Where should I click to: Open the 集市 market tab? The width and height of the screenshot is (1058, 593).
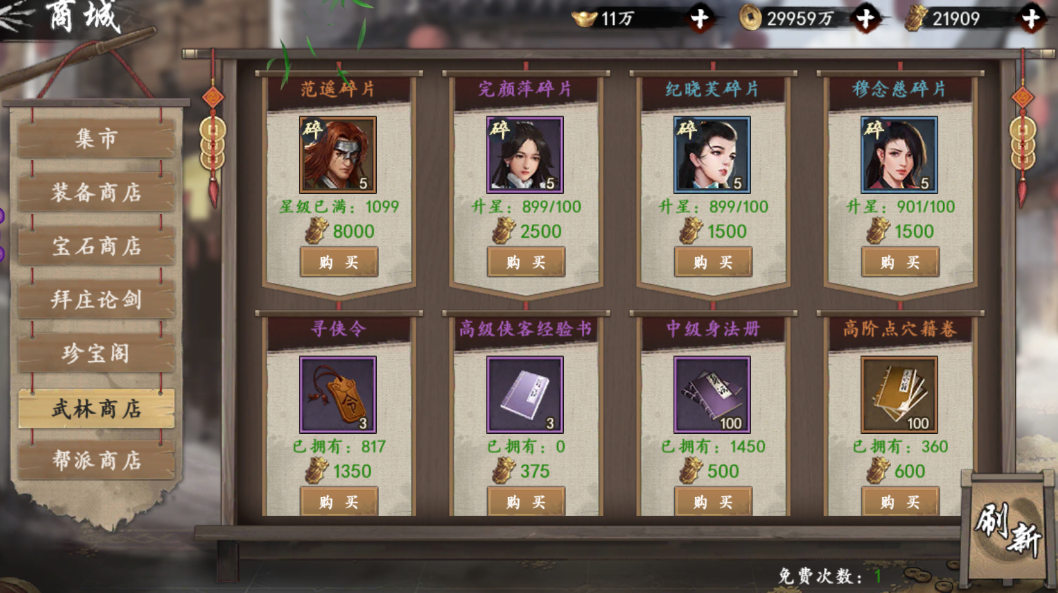tap(96, 139)
